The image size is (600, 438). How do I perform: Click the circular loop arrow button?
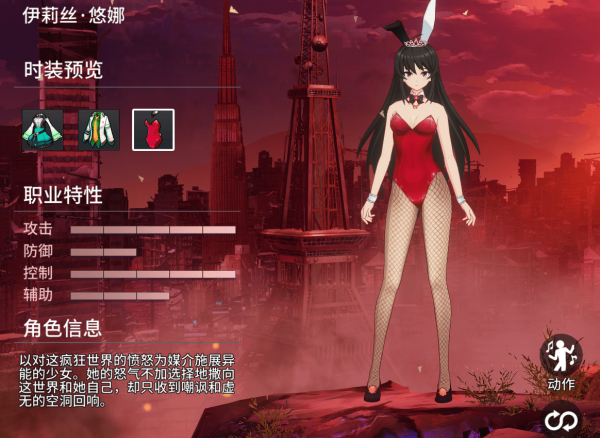coord(561,421)
